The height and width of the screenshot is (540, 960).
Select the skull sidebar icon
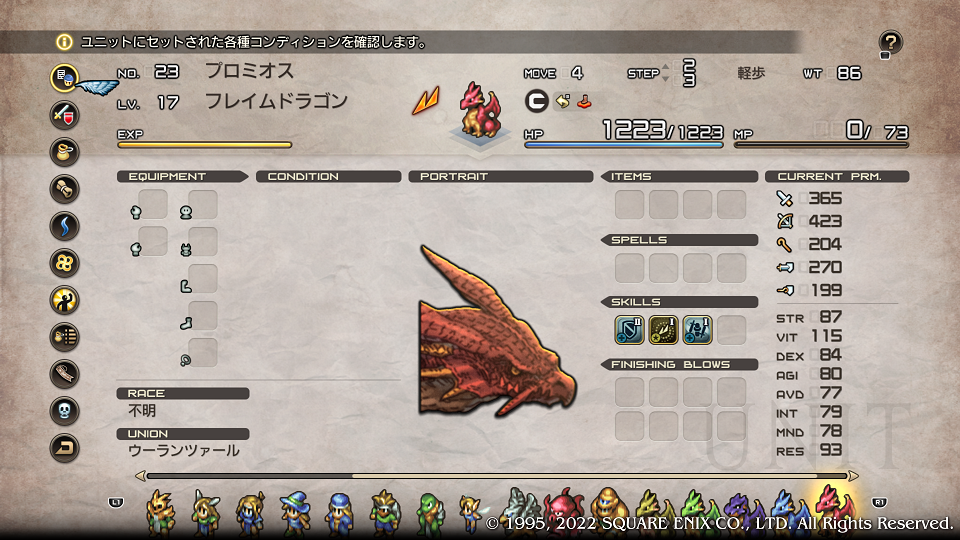click(x=65, y=410)
